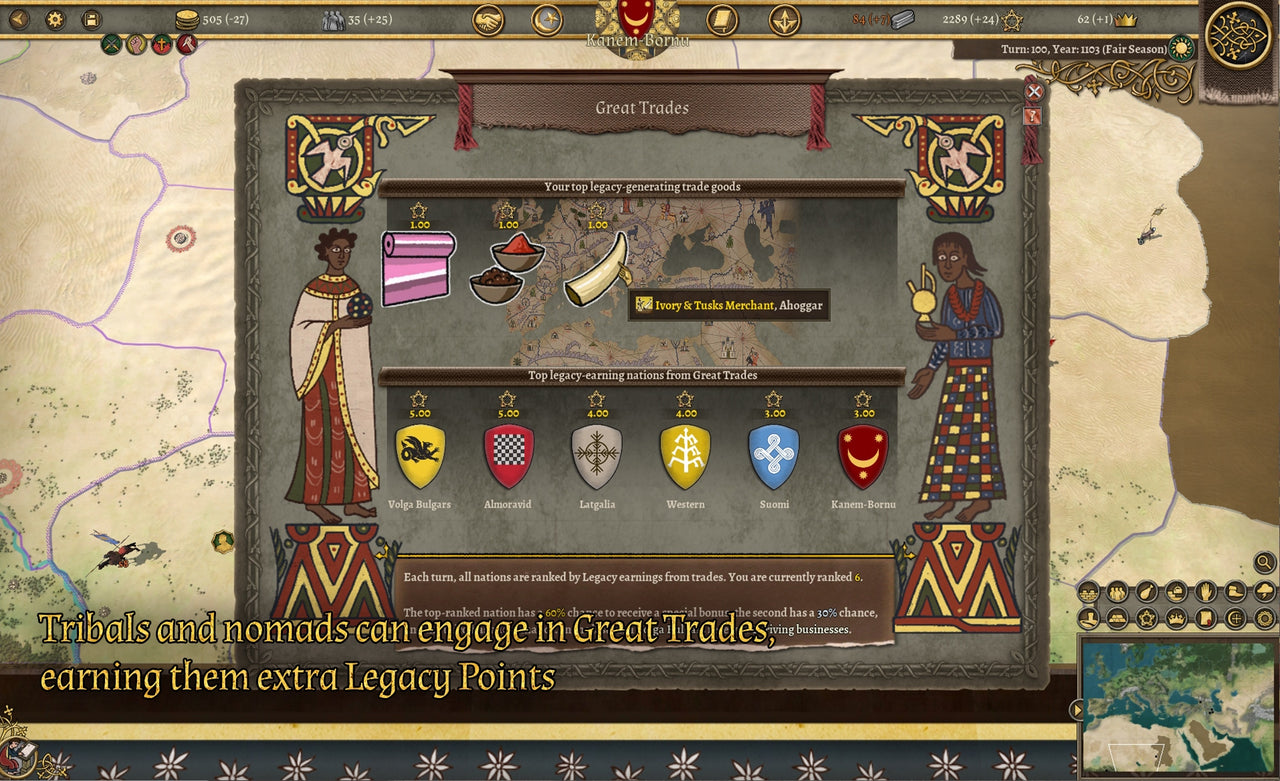The image size is (1280, 781).
Task: Expand the minimap side arrow
Action: pos(1077,710)
